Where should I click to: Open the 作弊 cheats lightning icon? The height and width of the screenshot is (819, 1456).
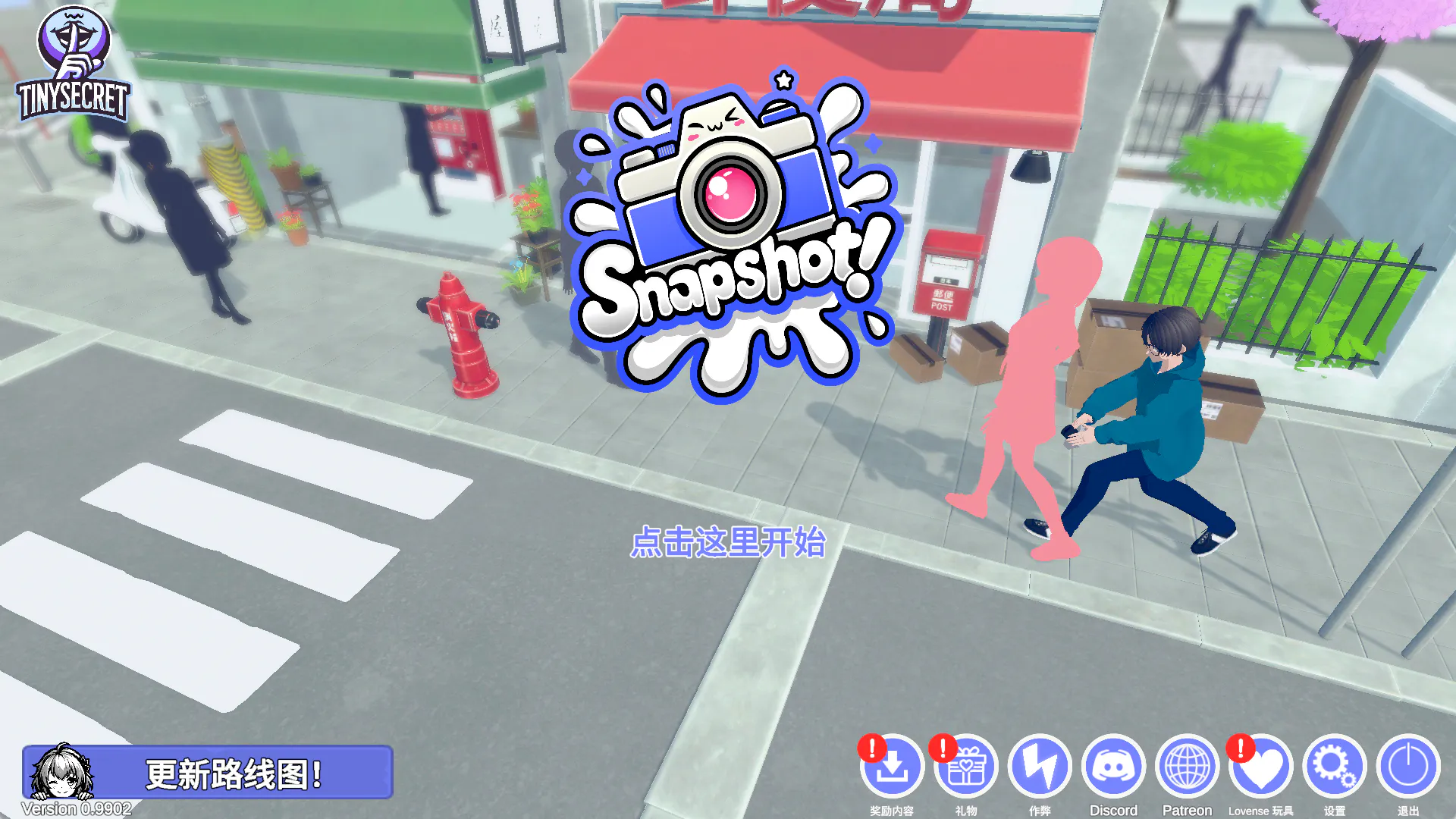click(x=1040, y=767)
